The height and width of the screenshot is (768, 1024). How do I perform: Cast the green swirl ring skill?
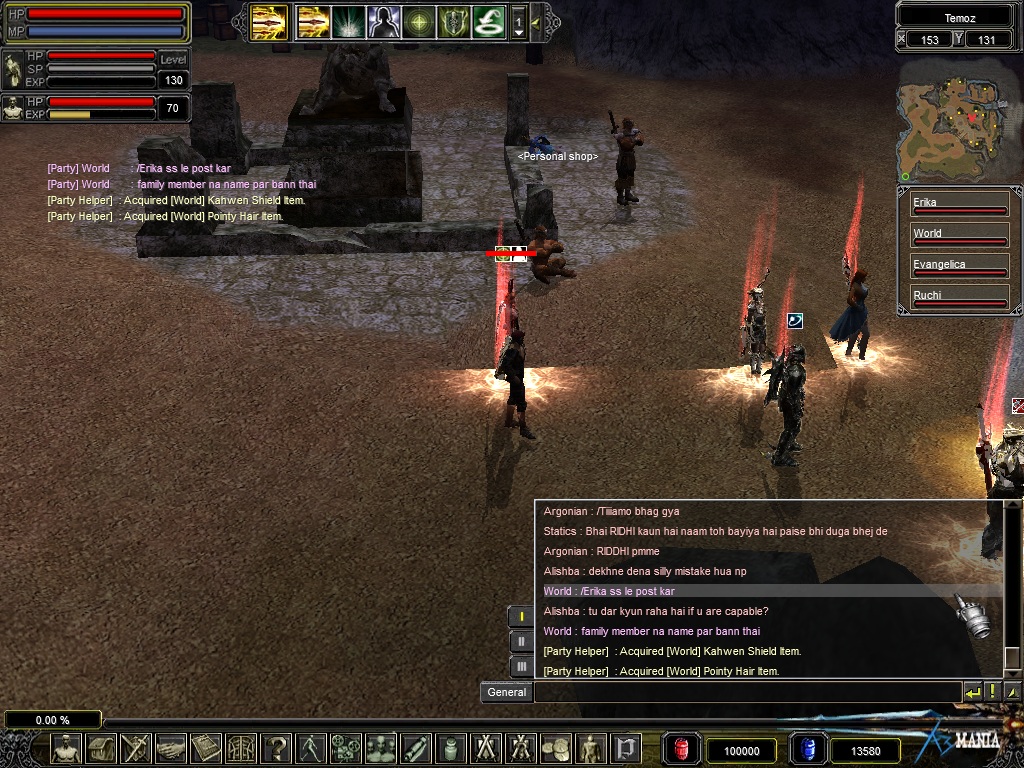(x=488, y=21)
